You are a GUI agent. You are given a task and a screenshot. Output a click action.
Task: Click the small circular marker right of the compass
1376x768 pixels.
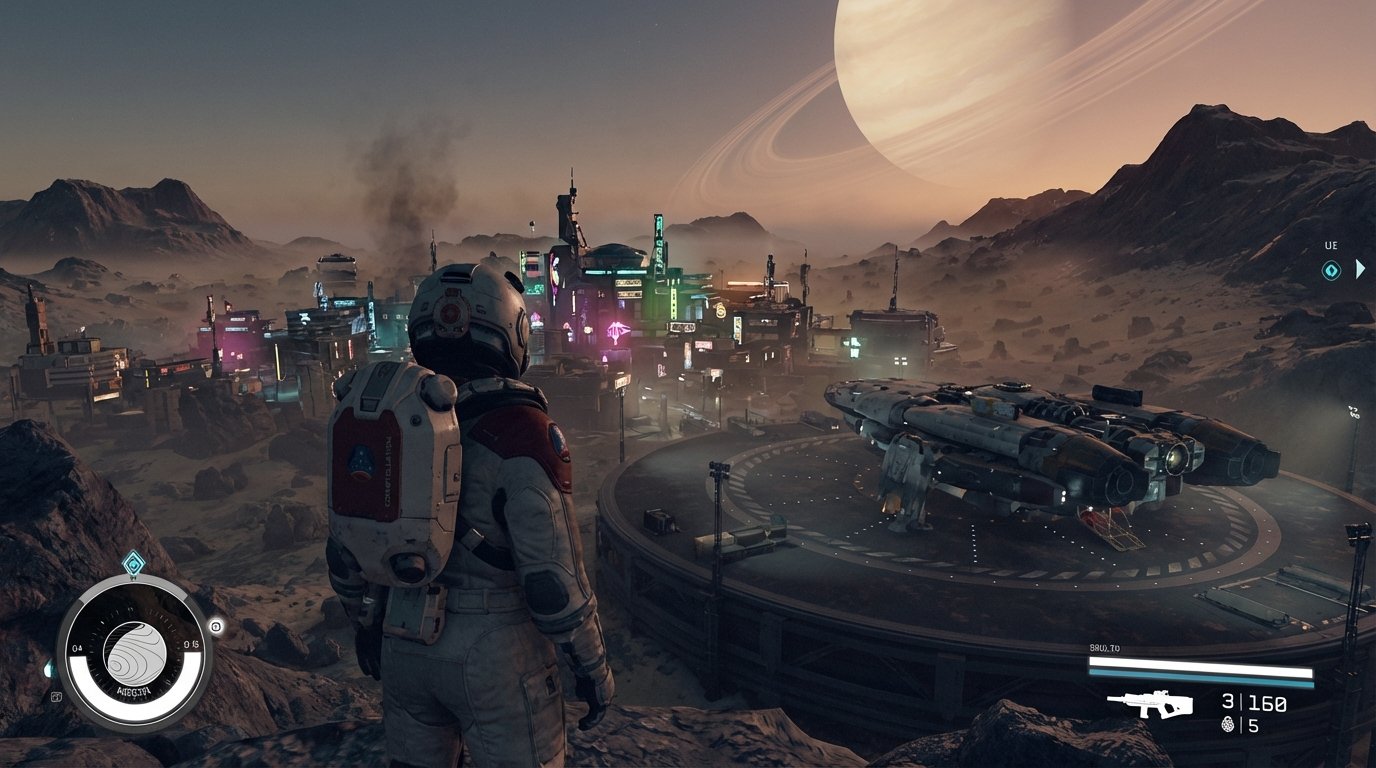(x=215, y=627)
